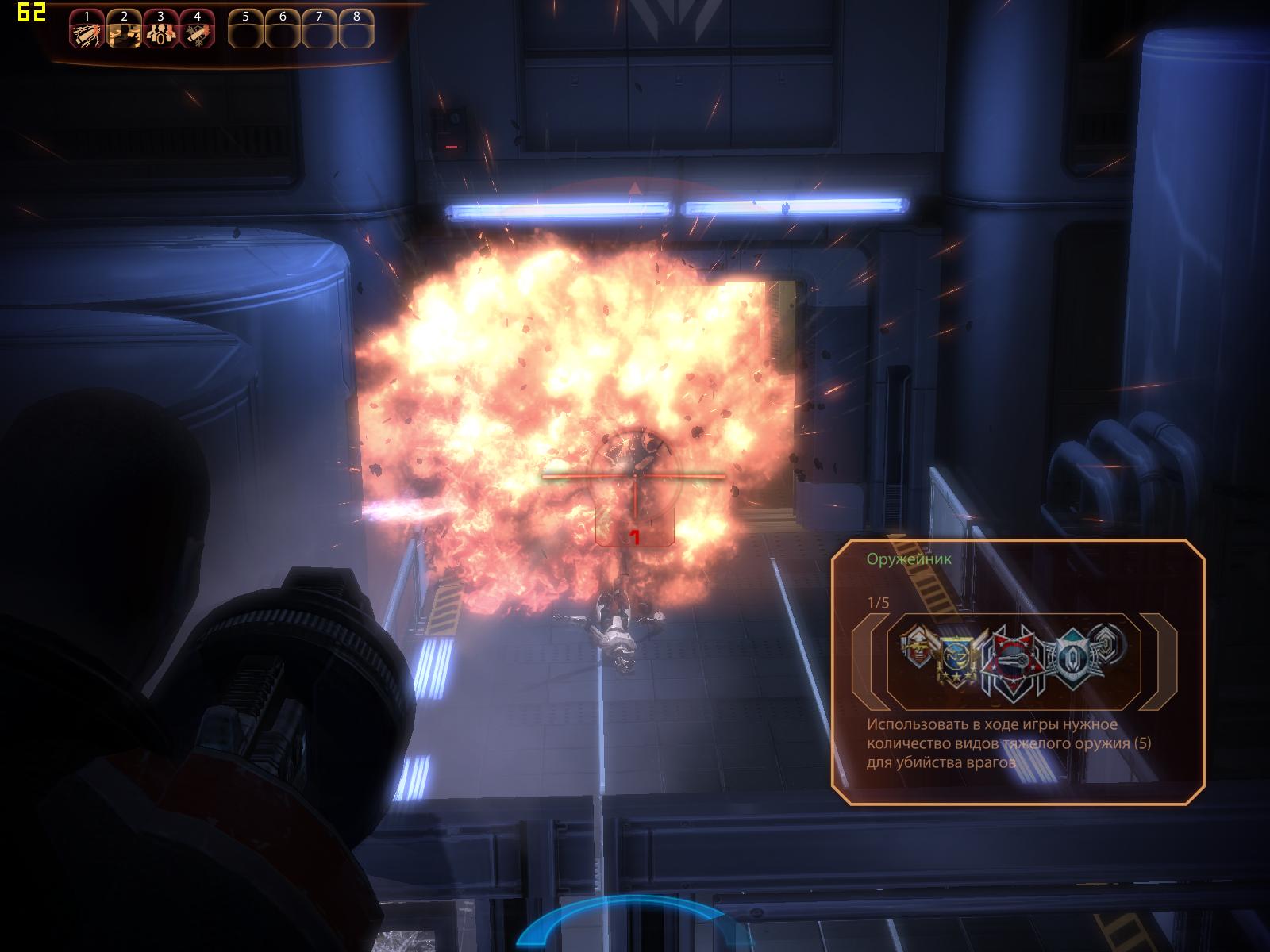Choose the empty quick slot numbered 8
The height and width of the screenshot is (952, 1270).
pos(356,32)
